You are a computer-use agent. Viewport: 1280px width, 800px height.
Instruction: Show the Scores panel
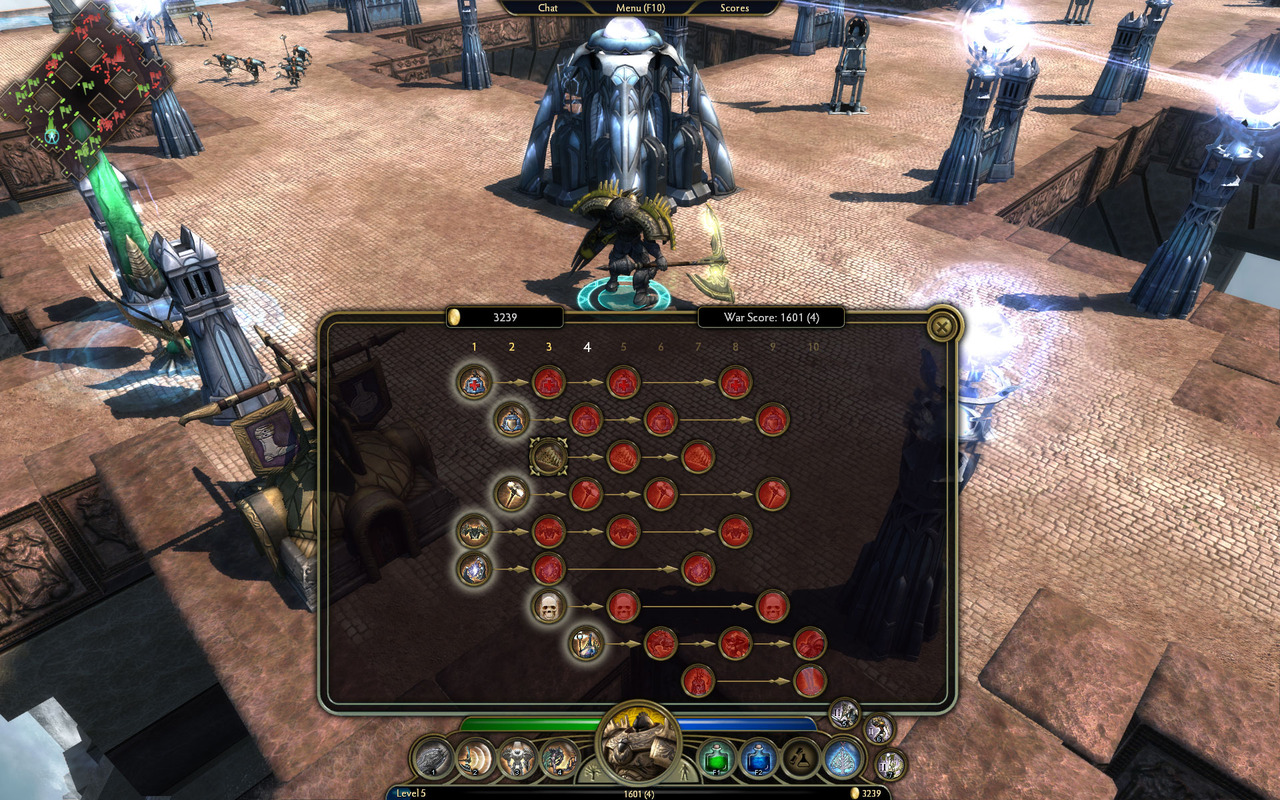(x=734, y=8)
